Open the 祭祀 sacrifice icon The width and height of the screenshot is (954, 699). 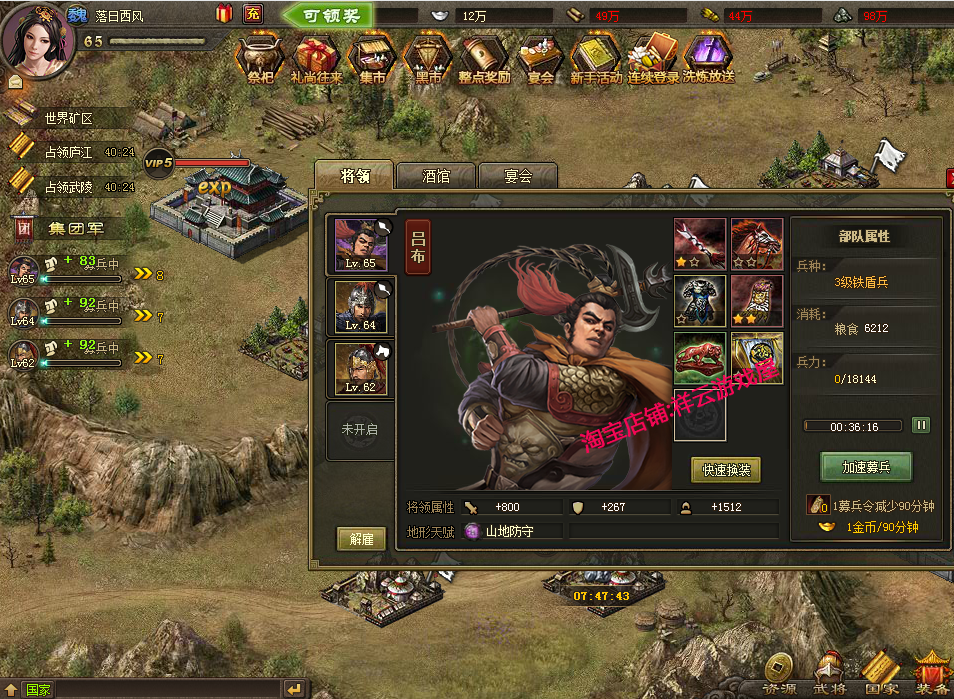click(260, 58)
